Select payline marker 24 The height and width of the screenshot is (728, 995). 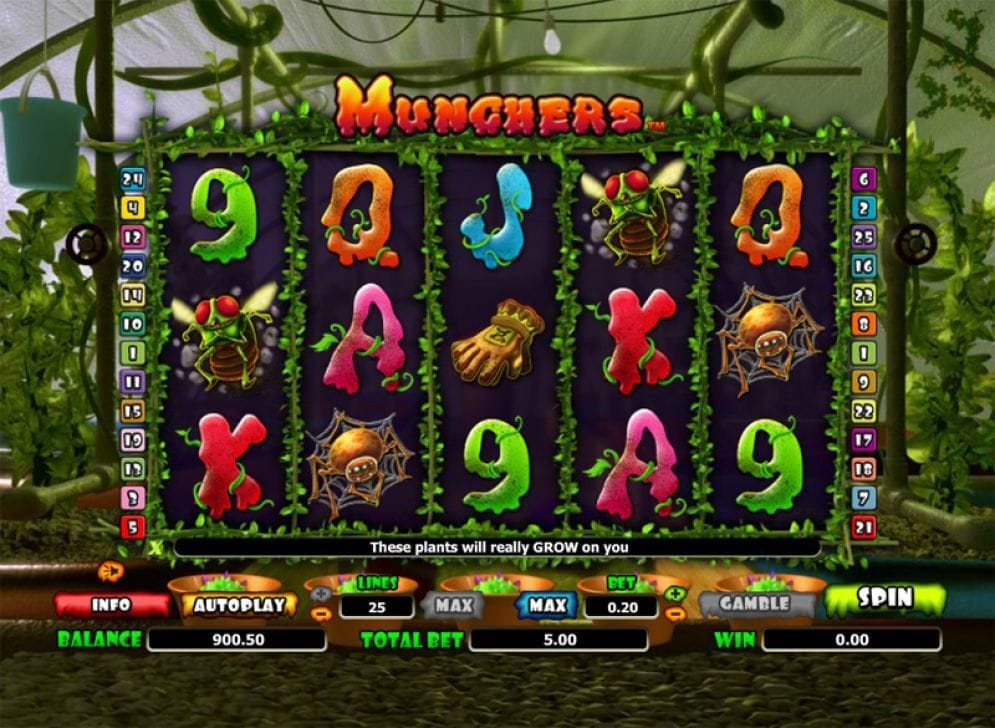click(x=133, y=180)
